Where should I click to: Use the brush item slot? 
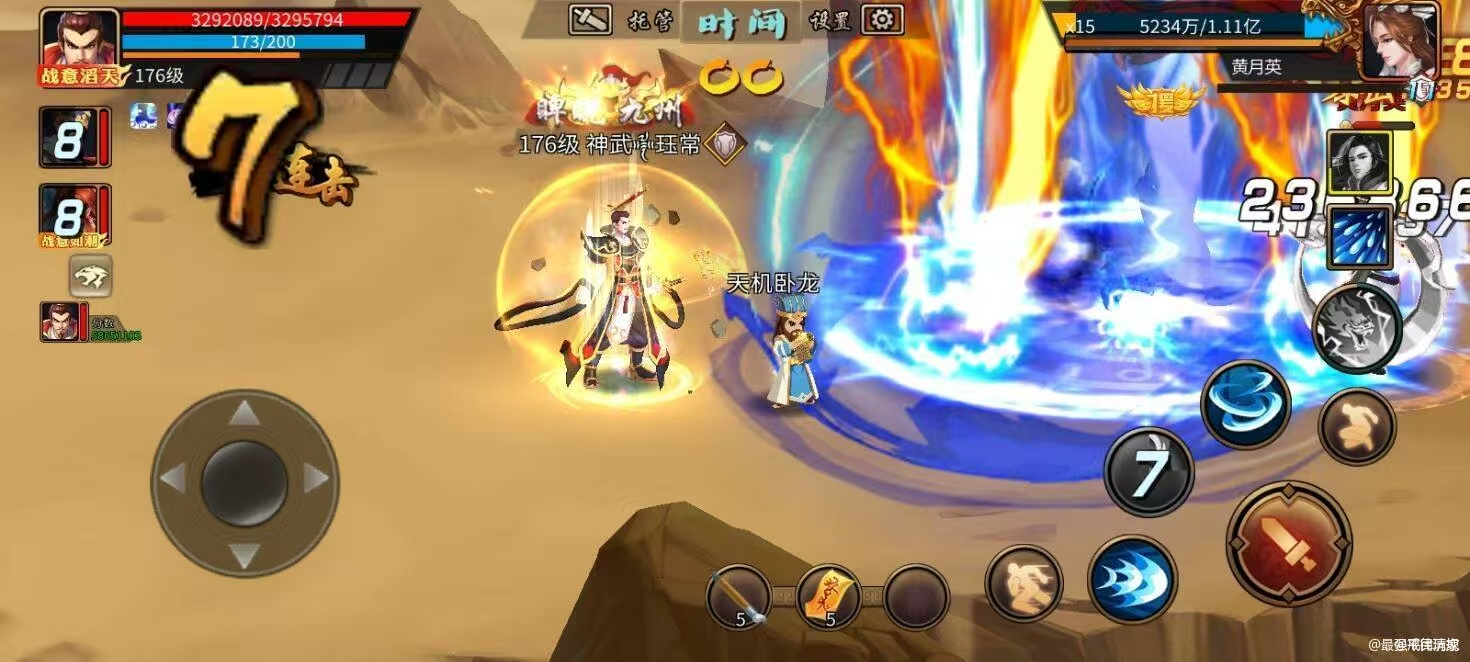[x=738, y=597]
